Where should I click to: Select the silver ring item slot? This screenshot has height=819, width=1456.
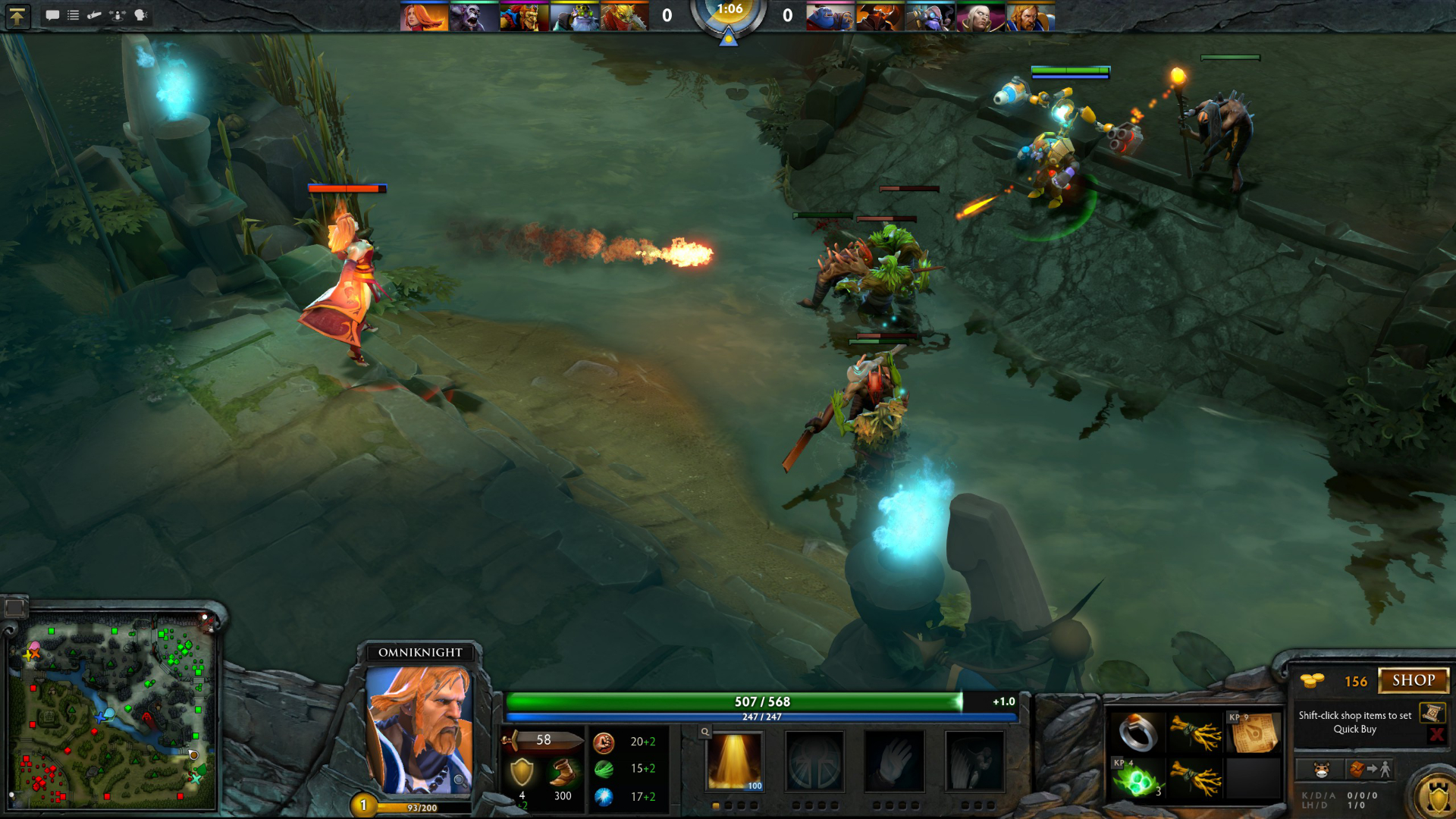click(x=1137, y=733)
